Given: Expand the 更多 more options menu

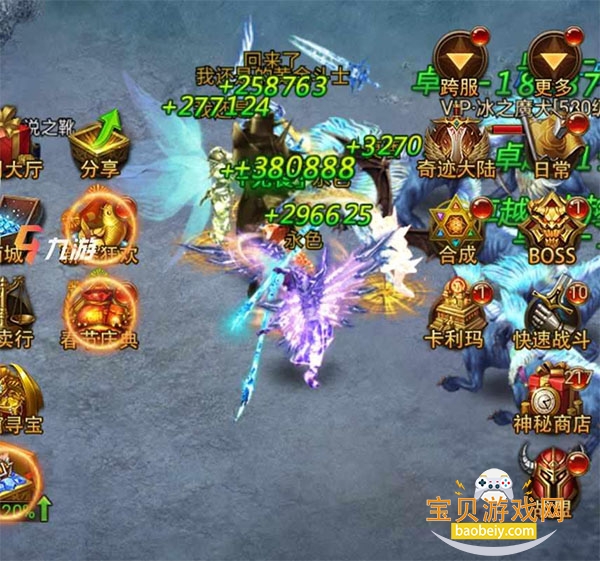Looking at the screenshot, I should 555,60.
